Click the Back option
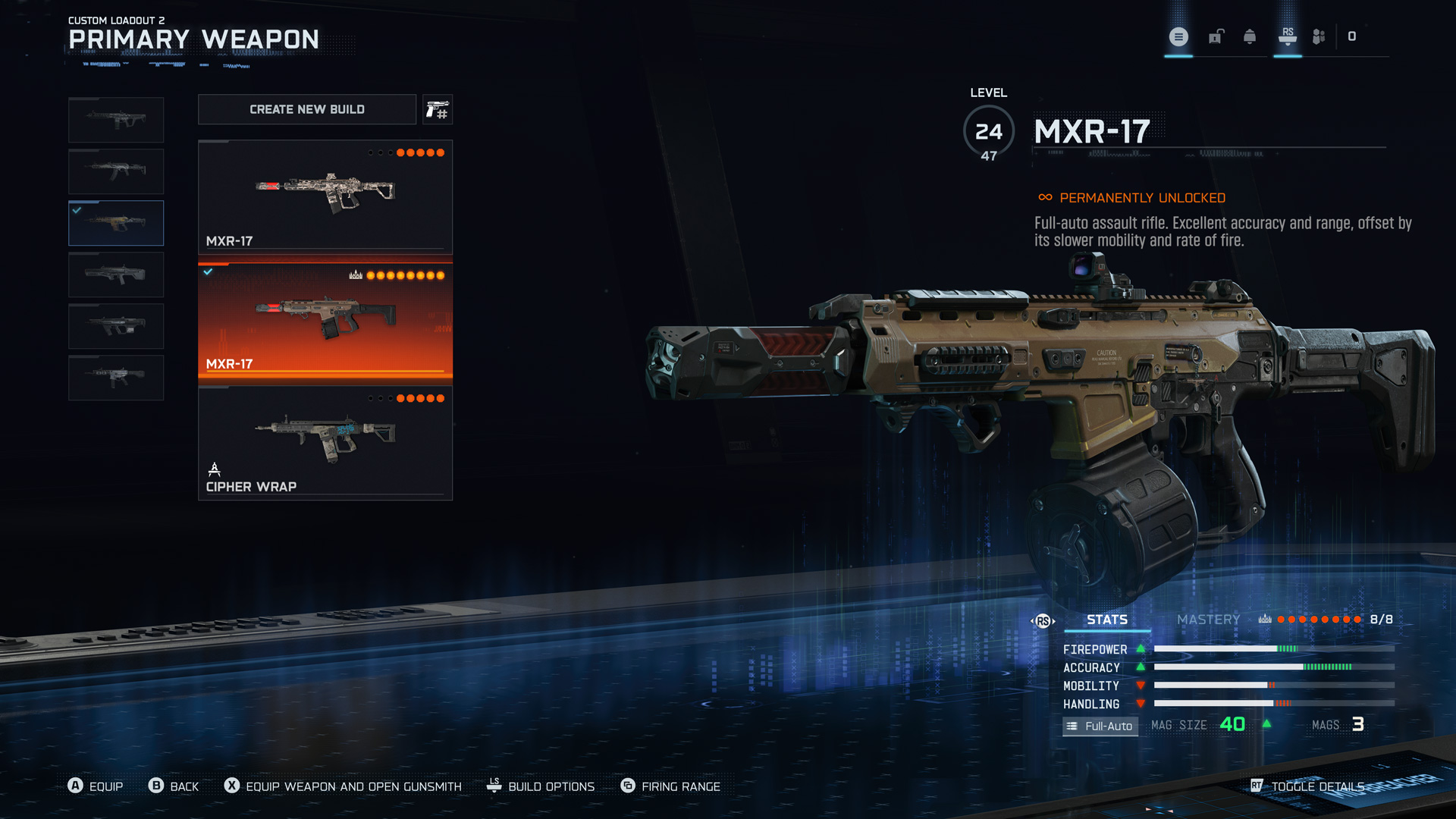Screen dimensions: 1456x819 tap(184, 786)
